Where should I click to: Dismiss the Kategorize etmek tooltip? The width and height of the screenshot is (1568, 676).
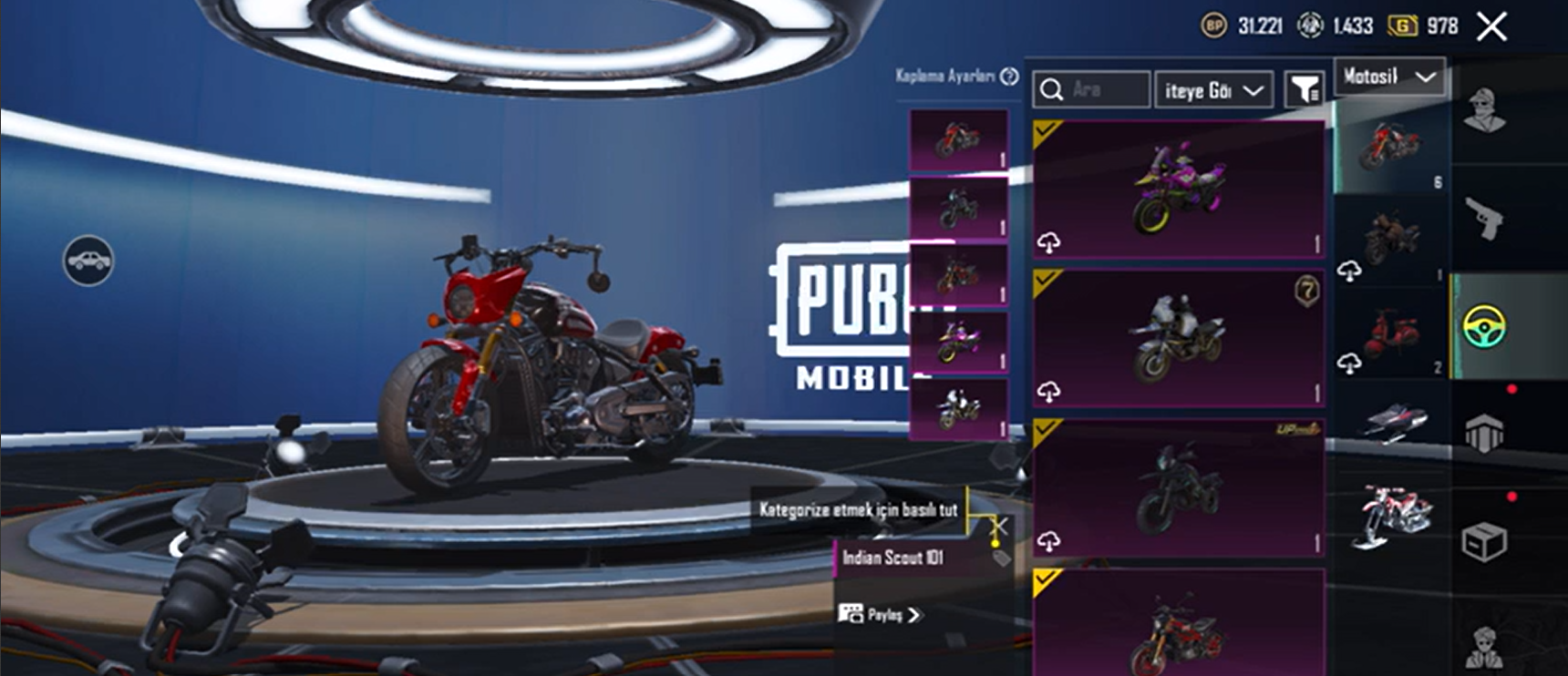999,527
